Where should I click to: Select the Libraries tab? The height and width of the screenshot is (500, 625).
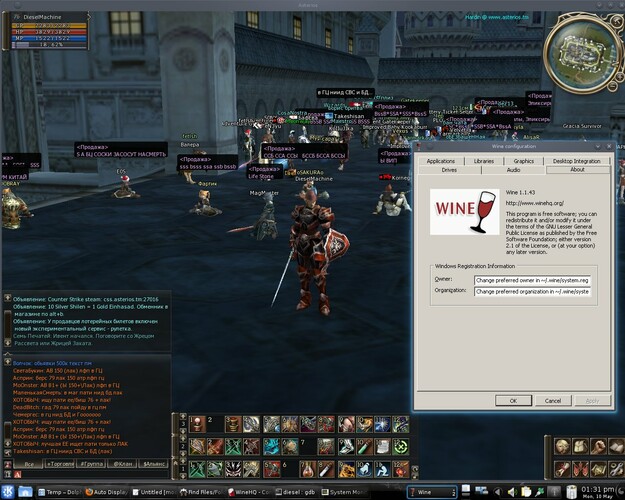tap(484, 160)
